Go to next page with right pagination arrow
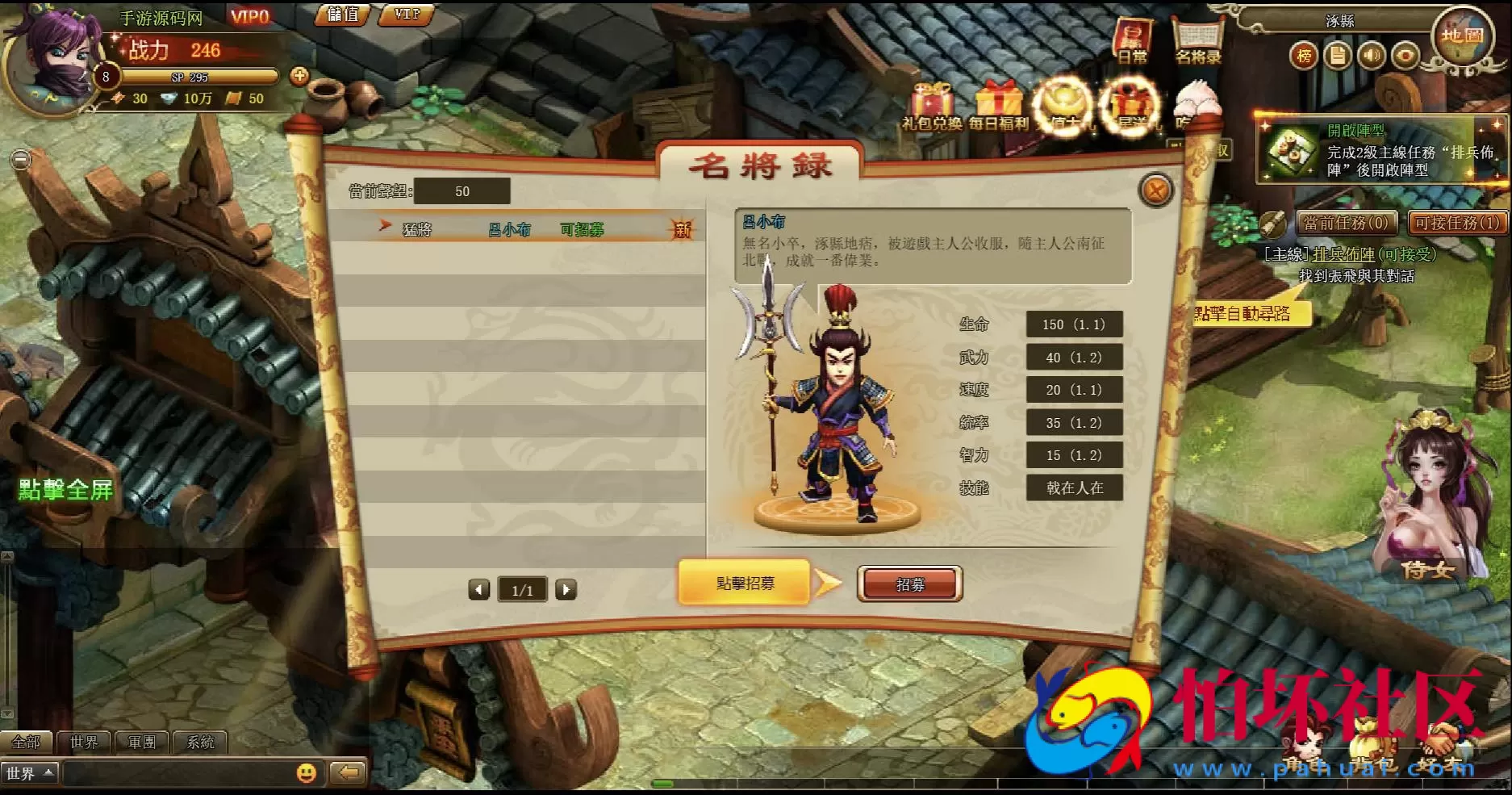 (565, 589)
